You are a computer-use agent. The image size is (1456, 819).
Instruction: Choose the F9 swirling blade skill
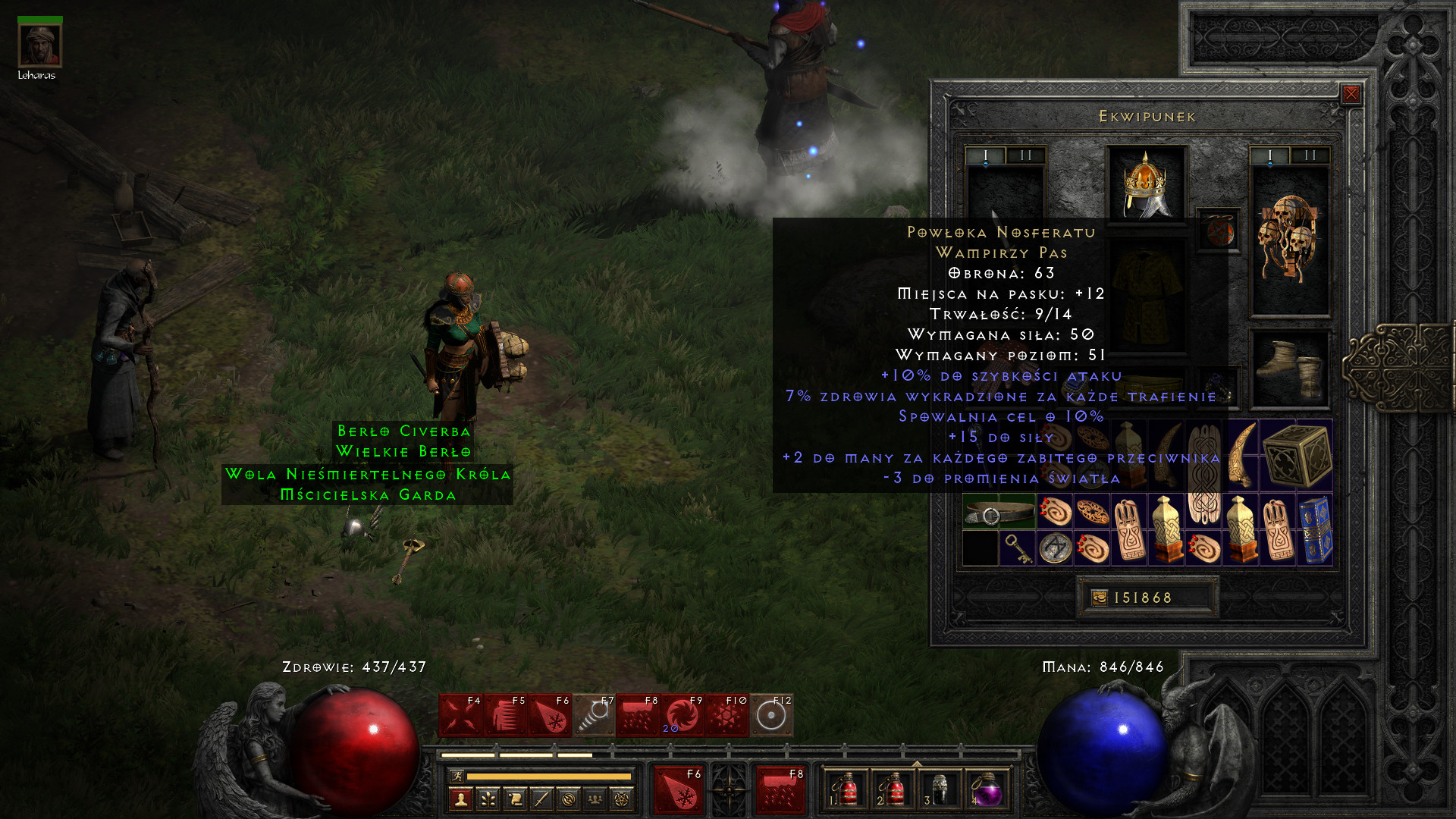pos(682,715)
